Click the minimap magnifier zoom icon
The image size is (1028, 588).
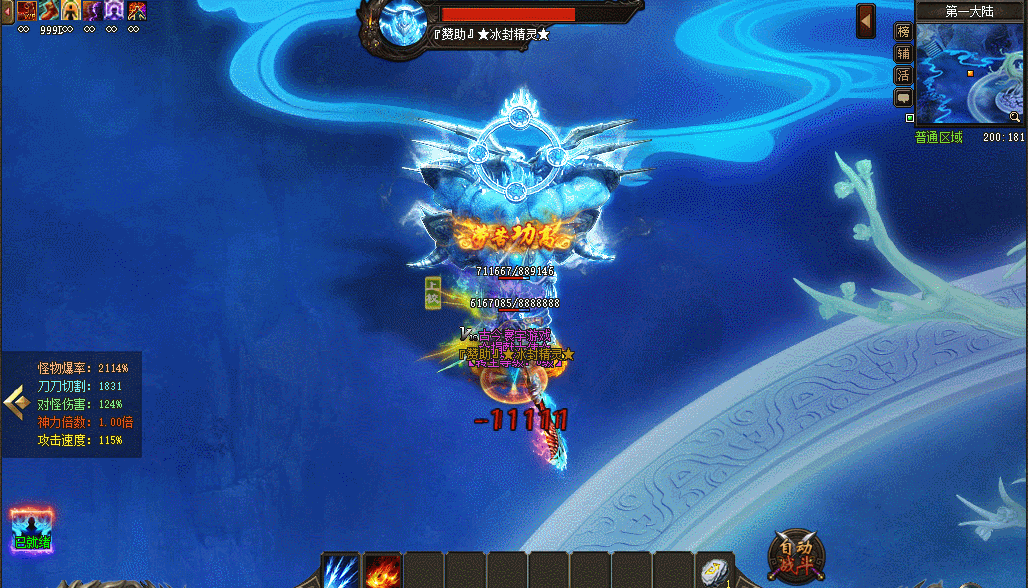(1014, 117)
